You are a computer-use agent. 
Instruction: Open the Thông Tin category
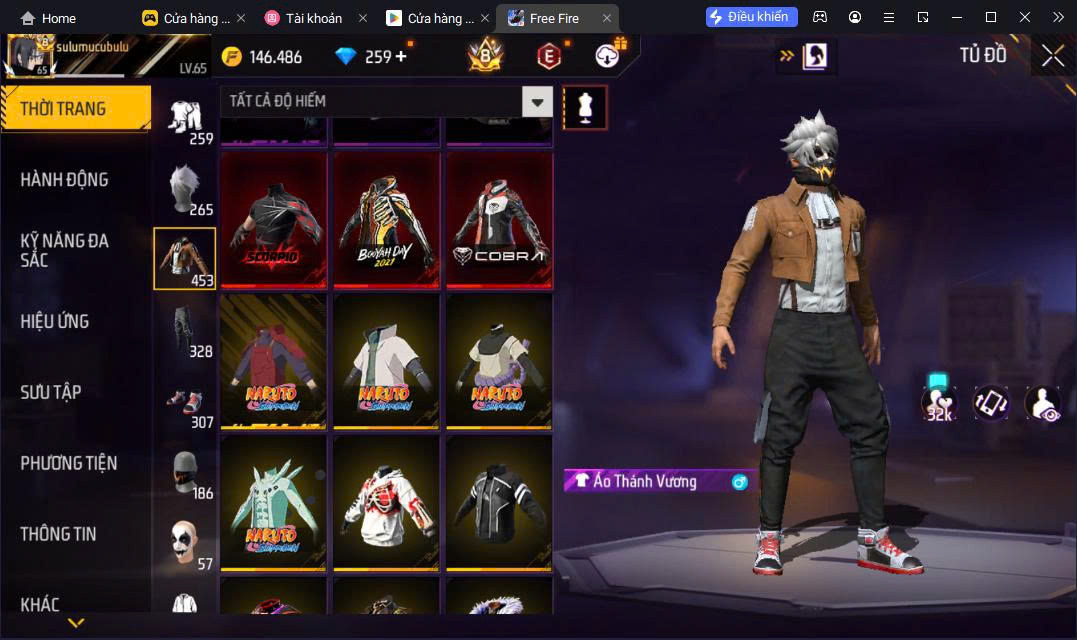coord(59,534)
